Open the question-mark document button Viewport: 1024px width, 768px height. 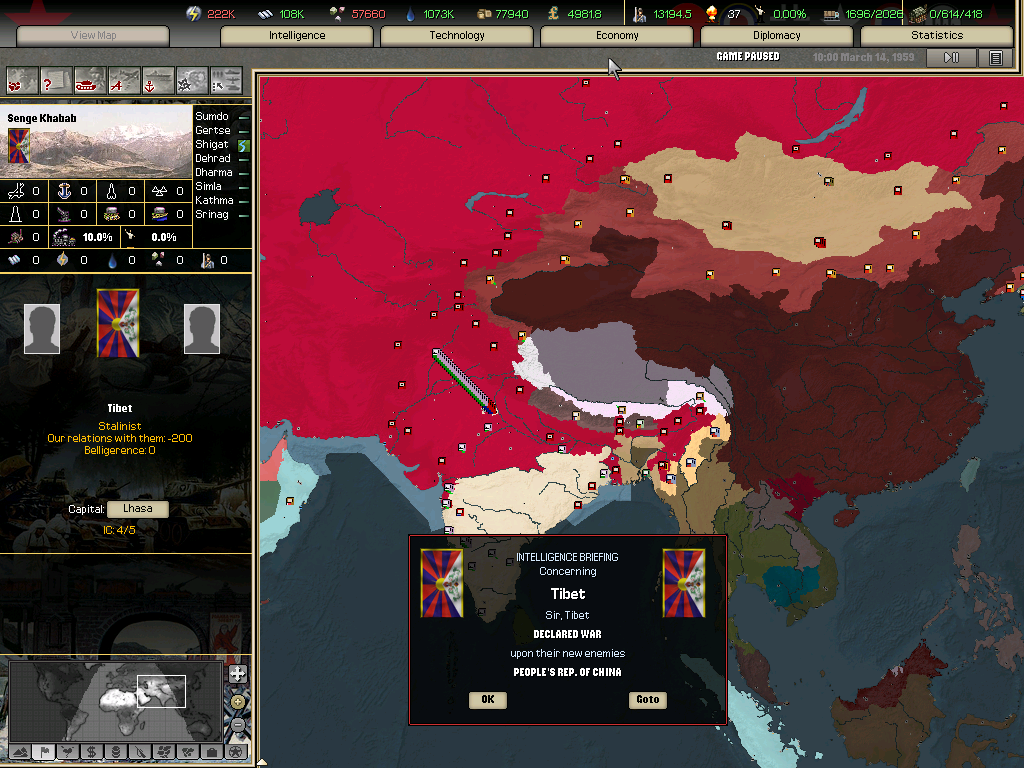click(56, 79)
